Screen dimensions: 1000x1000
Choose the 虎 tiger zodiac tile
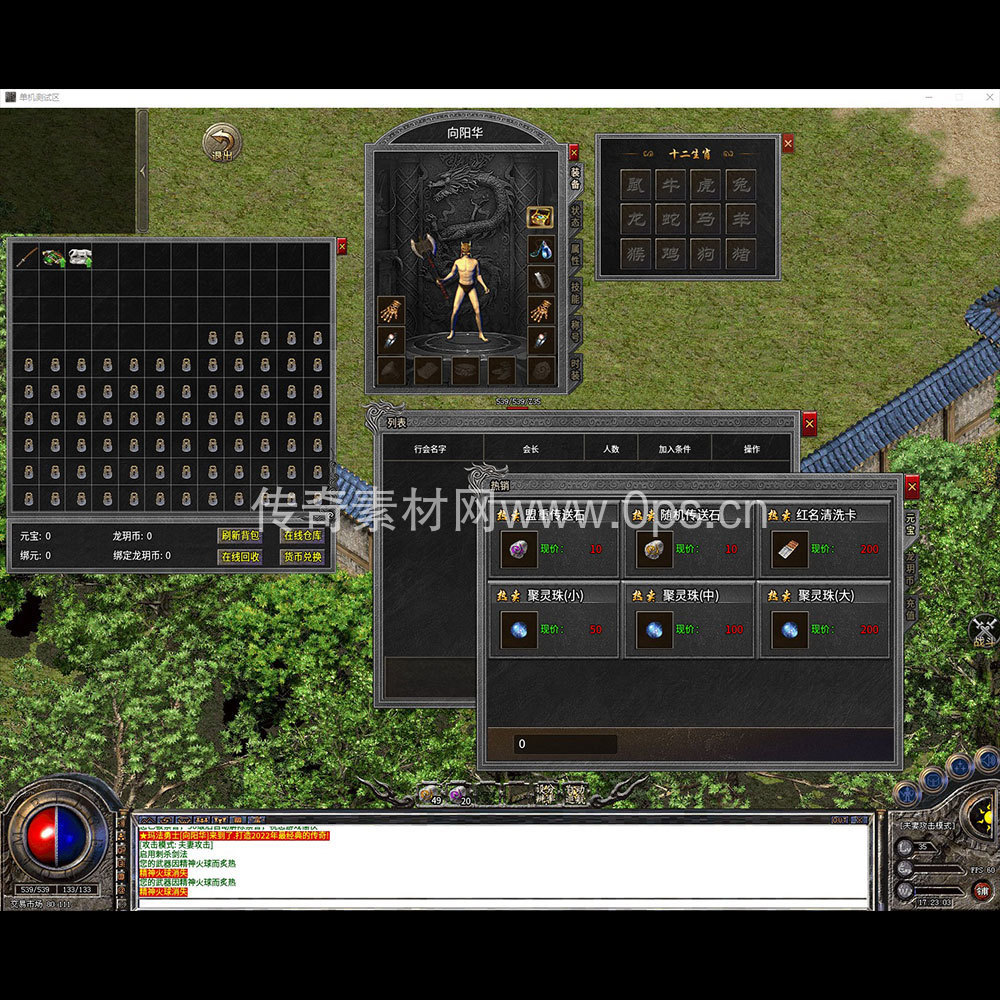pos(705,185)
